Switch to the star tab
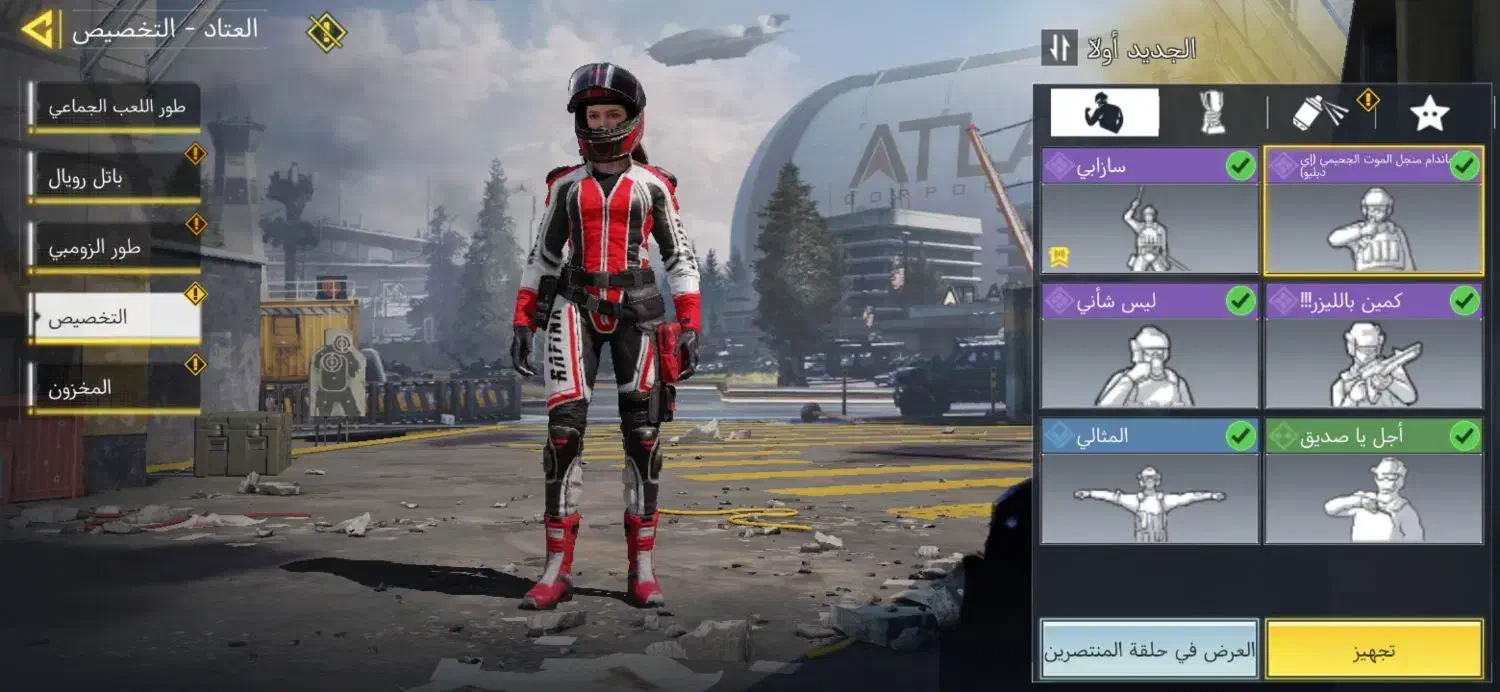This screenshot has width=1500, height=692. click(x=1429, y=113)
